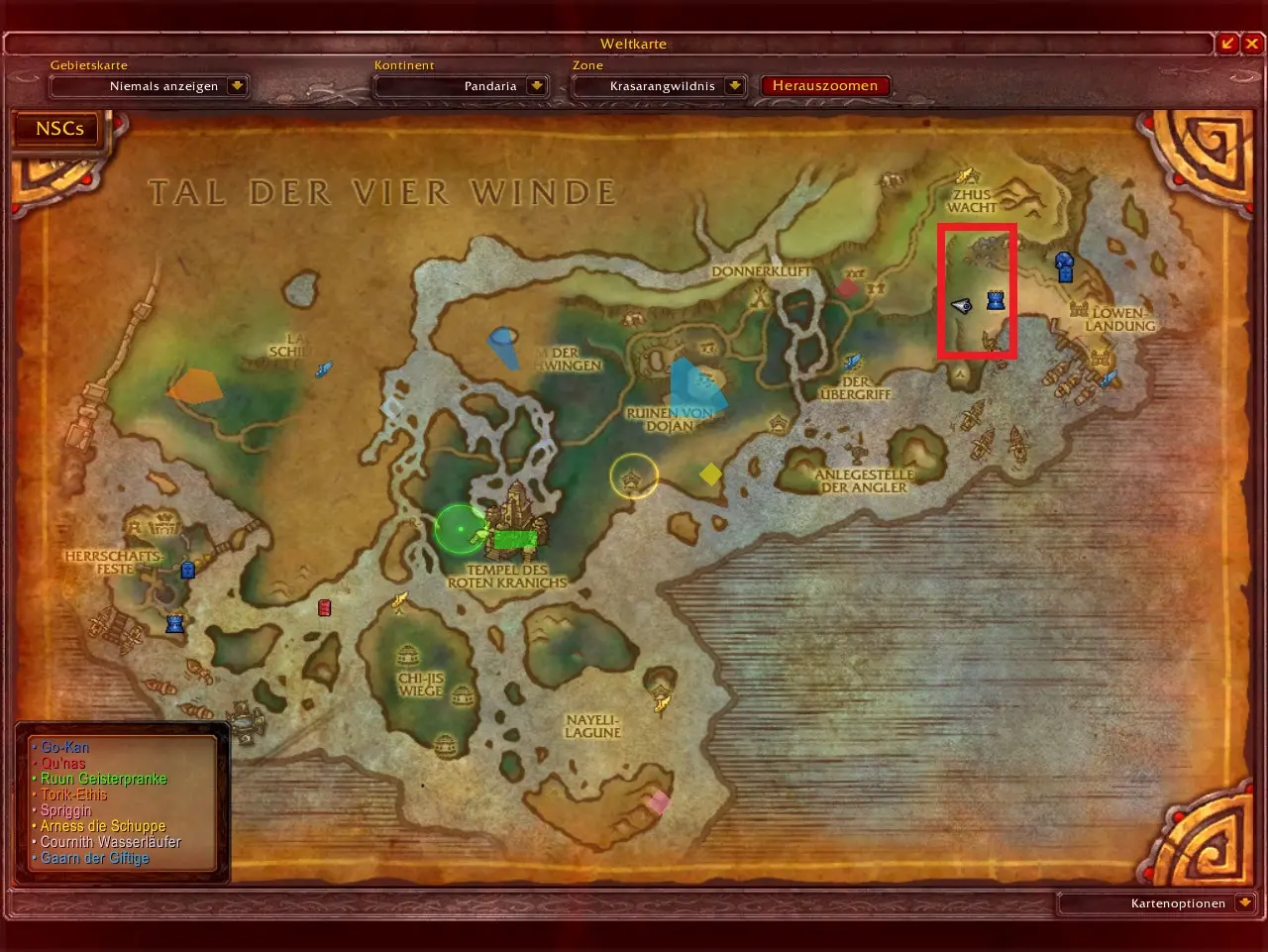The width and height of the screenshot is (1268, 952).
Task: Open the Gebietskarte dropdown showing Niemals anzeigen
Action: tap(237, 86)
